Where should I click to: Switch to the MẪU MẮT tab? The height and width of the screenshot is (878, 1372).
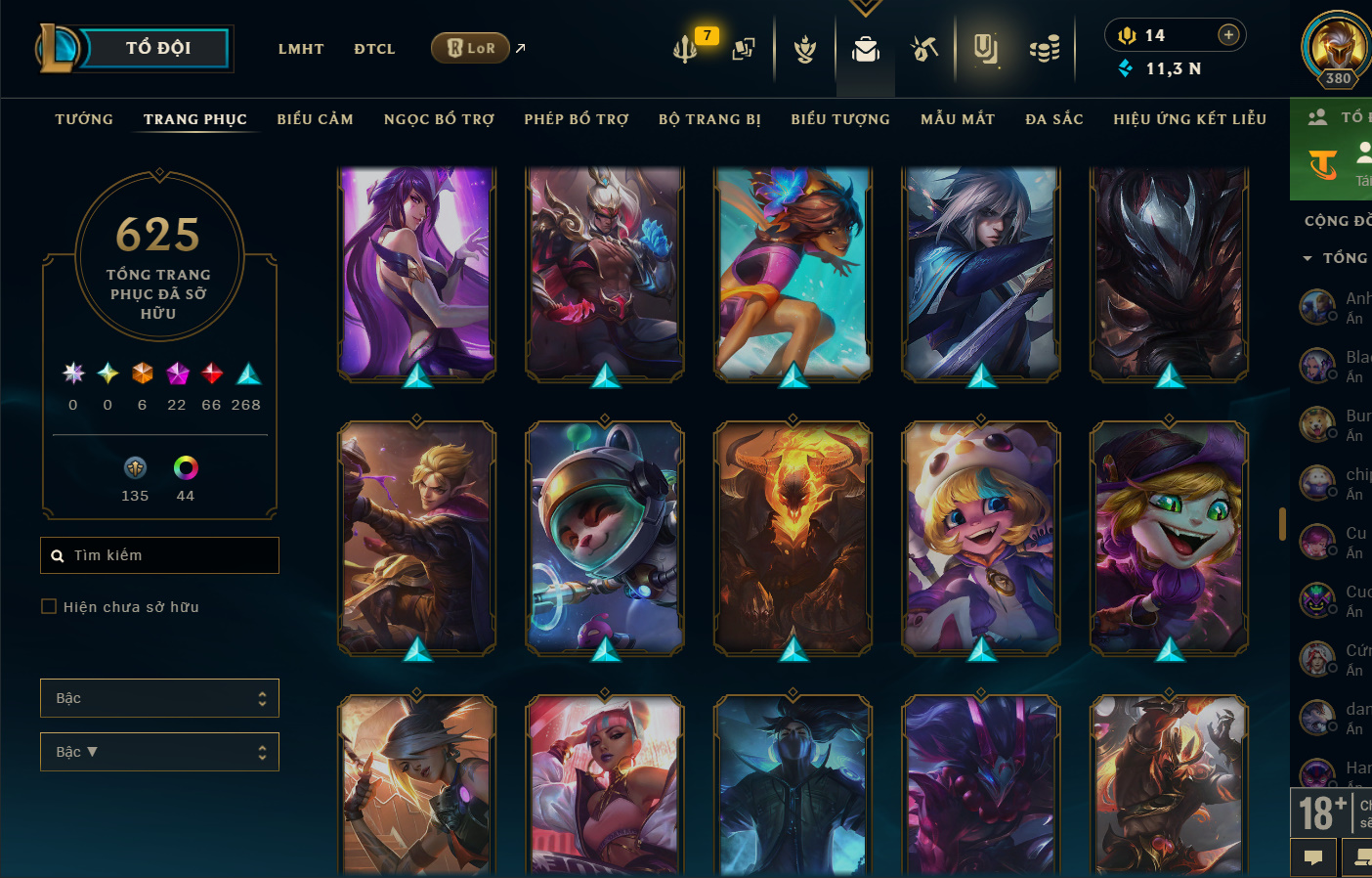(x=958, y=119)
